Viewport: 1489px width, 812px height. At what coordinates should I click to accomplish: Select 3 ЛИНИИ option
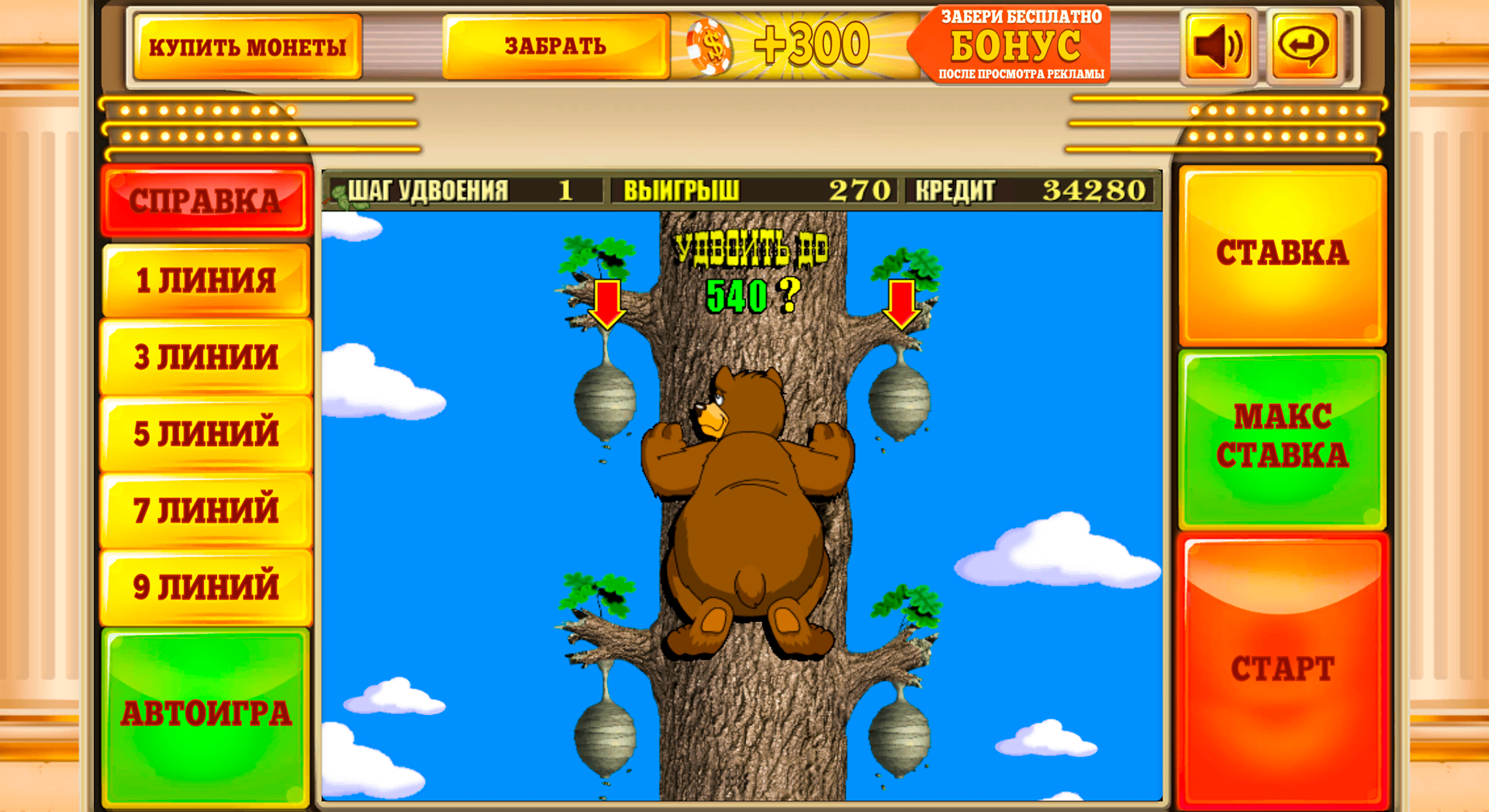coord(206,357)
